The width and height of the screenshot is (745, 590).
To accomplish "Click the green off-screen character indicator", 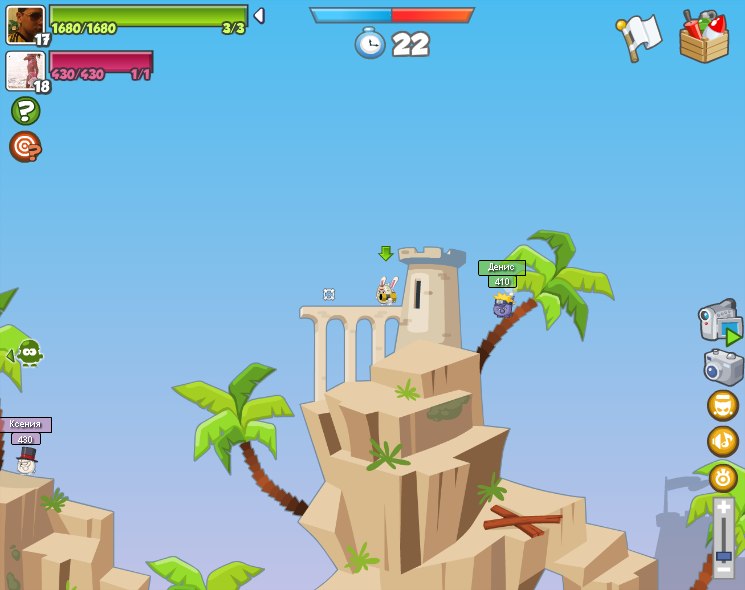I will (28, 353).
